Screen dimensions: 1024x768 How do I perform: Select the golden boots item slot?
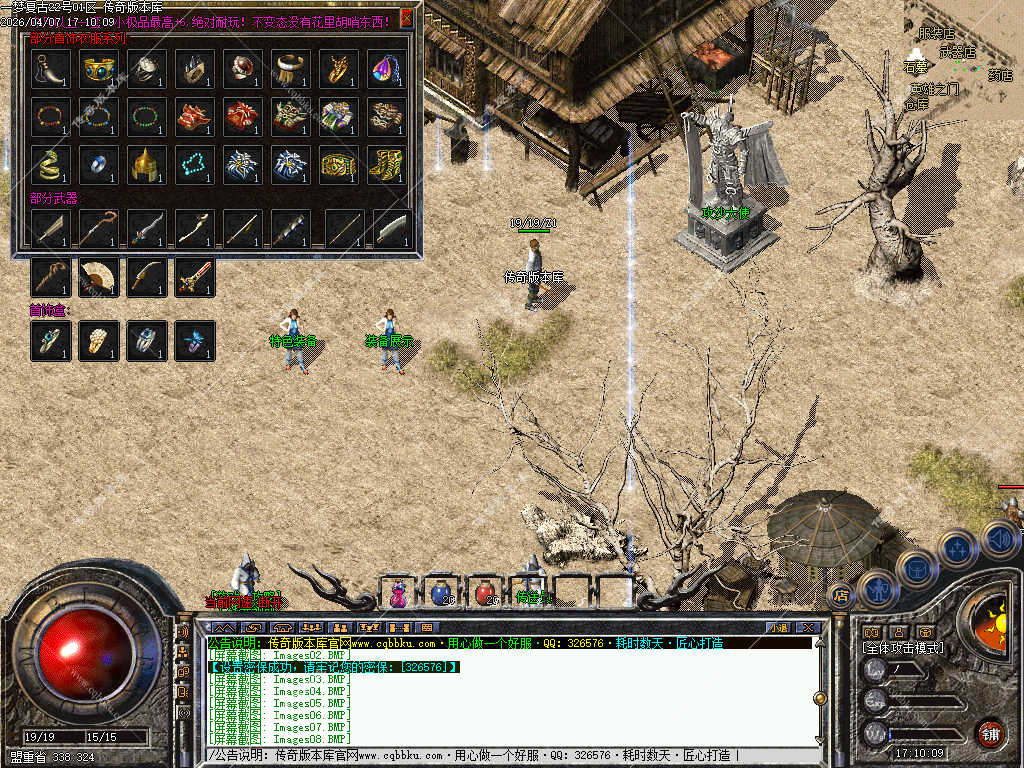click(387, 164)
